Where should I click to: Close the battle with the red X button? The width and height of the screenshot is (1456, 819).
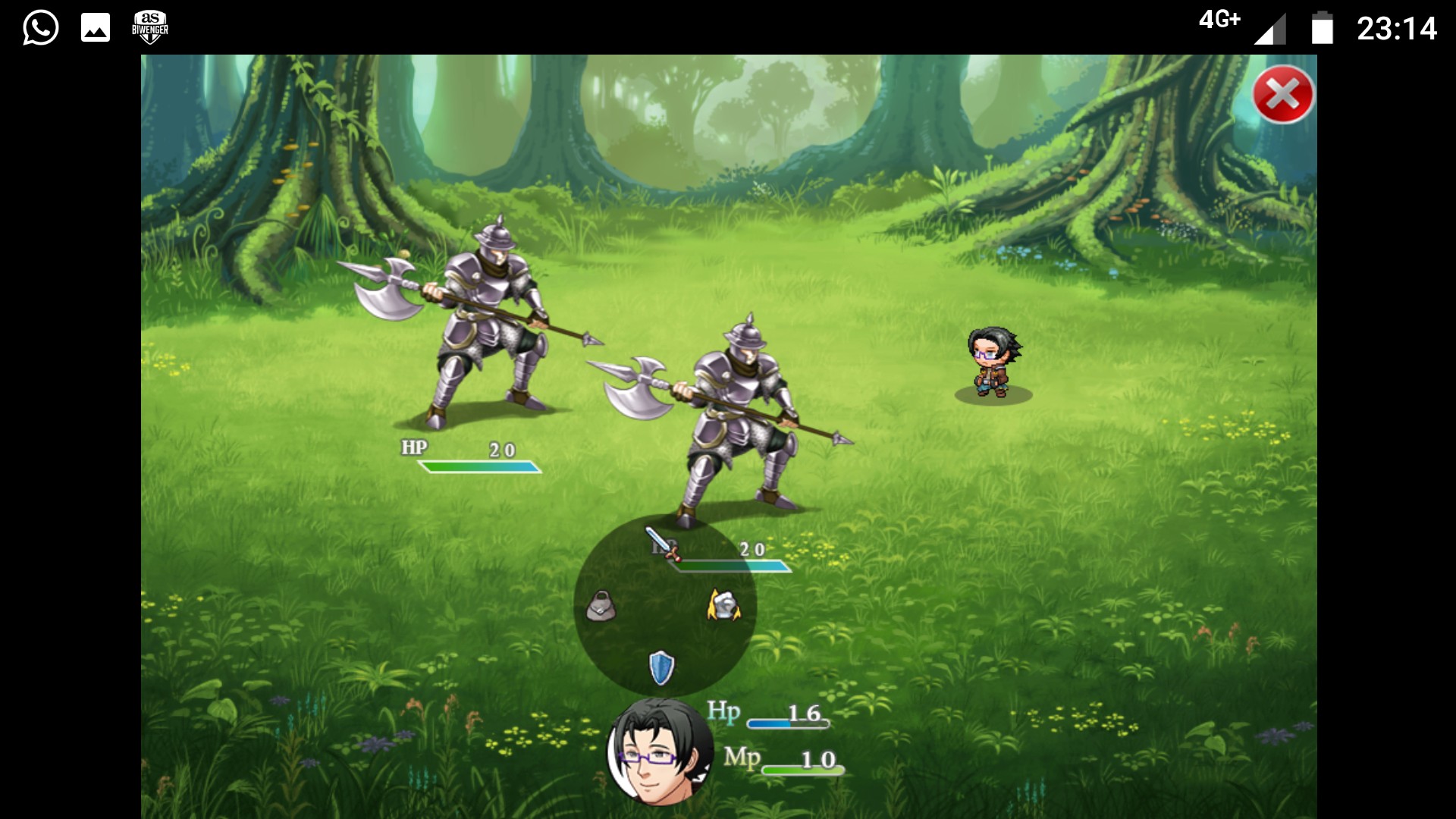coord(1282,95)
